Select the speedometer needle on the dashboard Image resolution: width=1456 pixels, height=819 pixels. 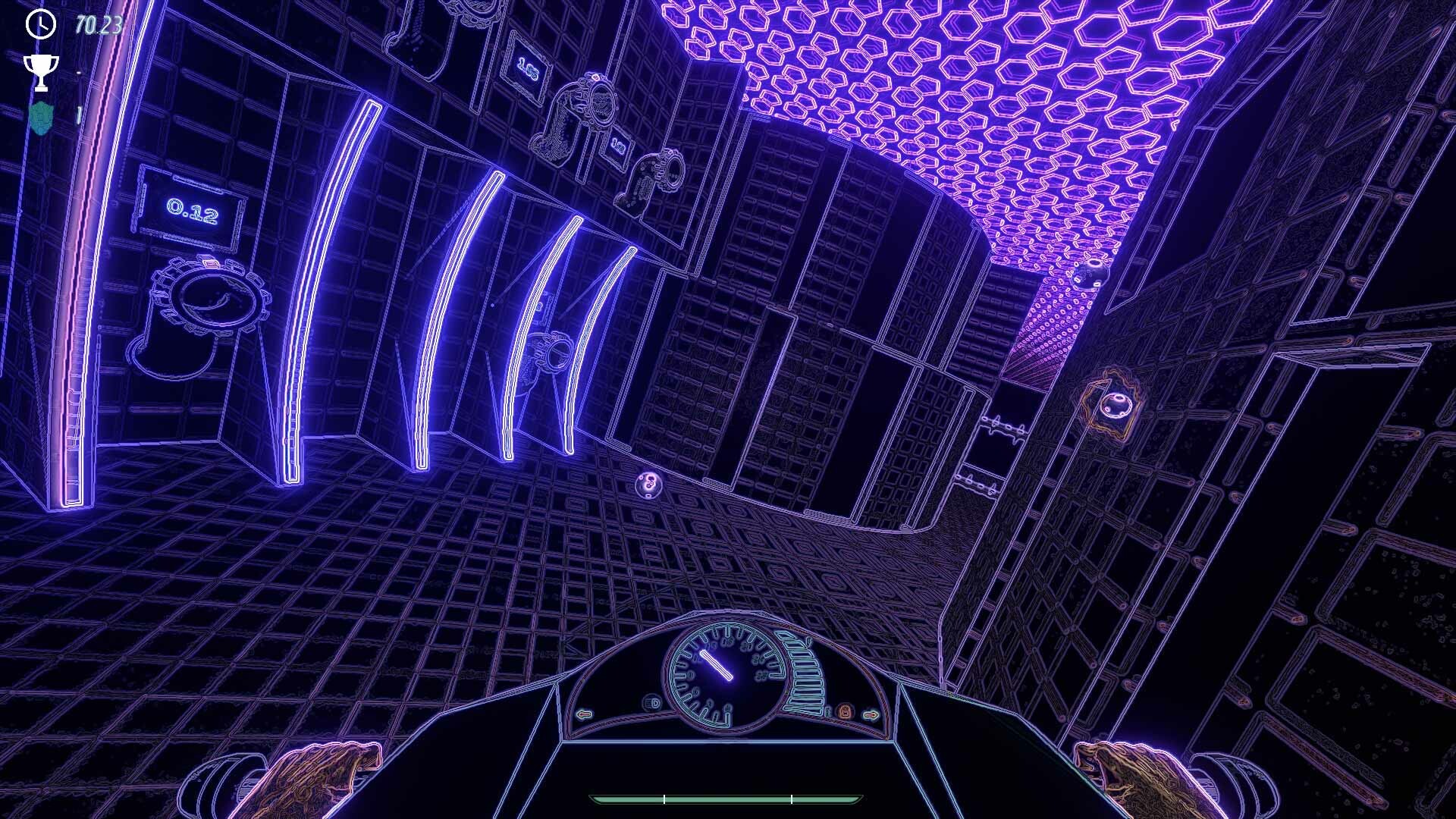pos(716,666)
